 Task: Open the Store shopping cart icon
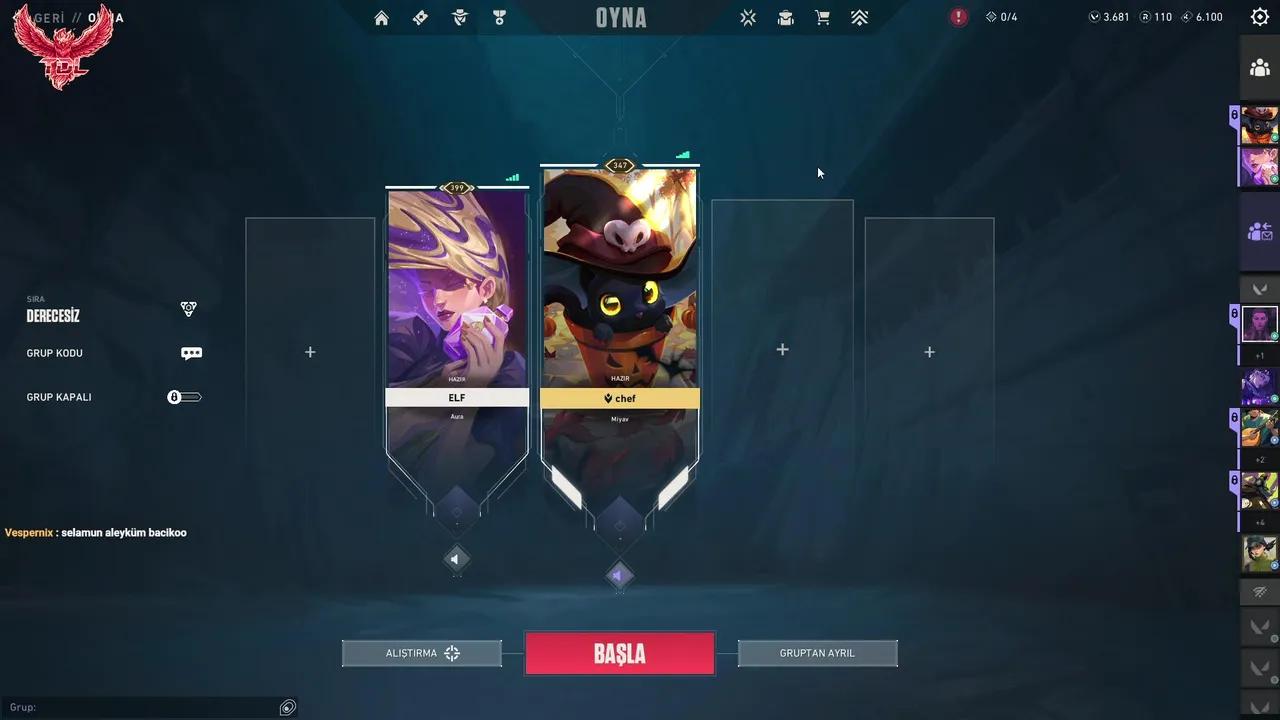click(822, 17)
